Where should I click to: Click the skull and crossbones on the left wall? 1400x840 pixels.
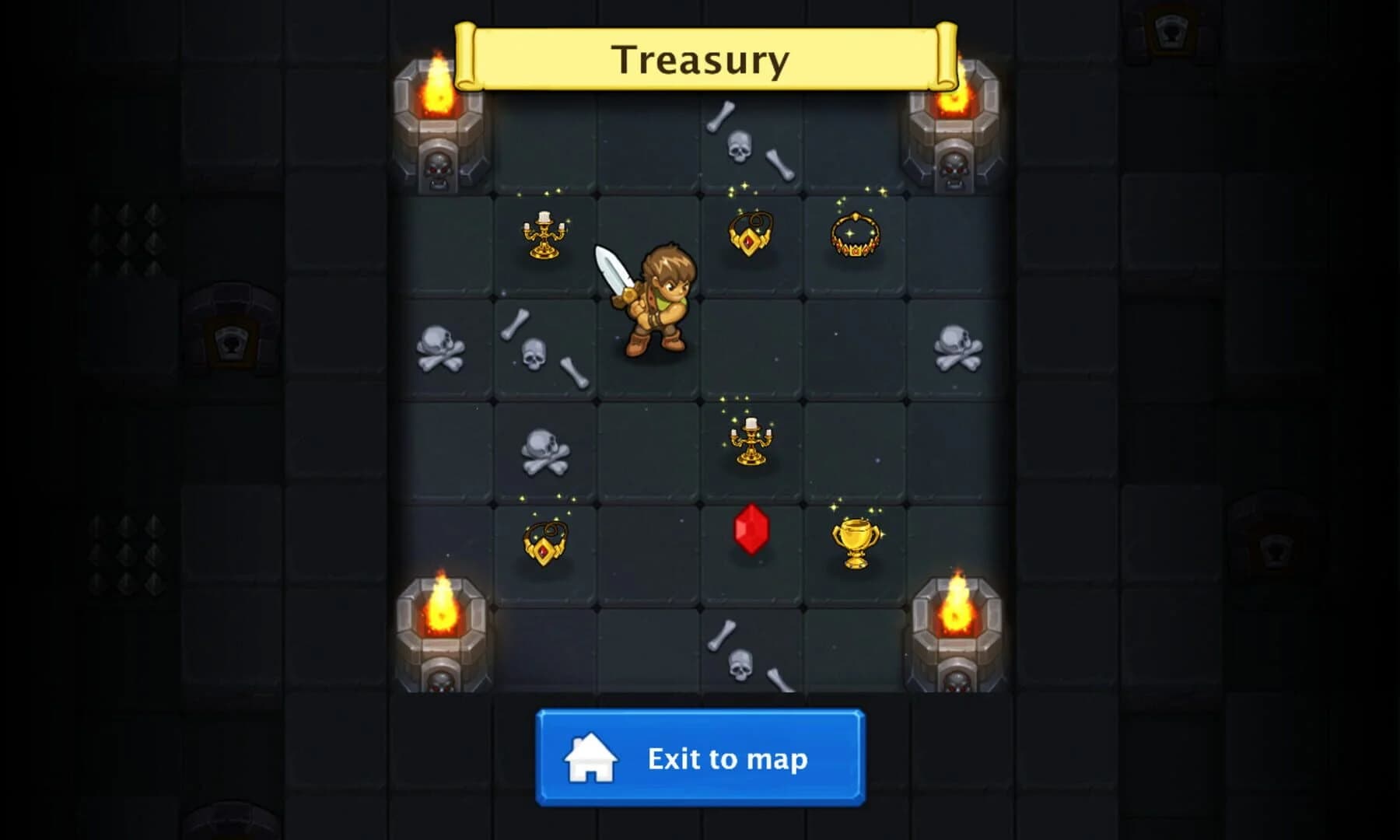click(x=439, y=350)
